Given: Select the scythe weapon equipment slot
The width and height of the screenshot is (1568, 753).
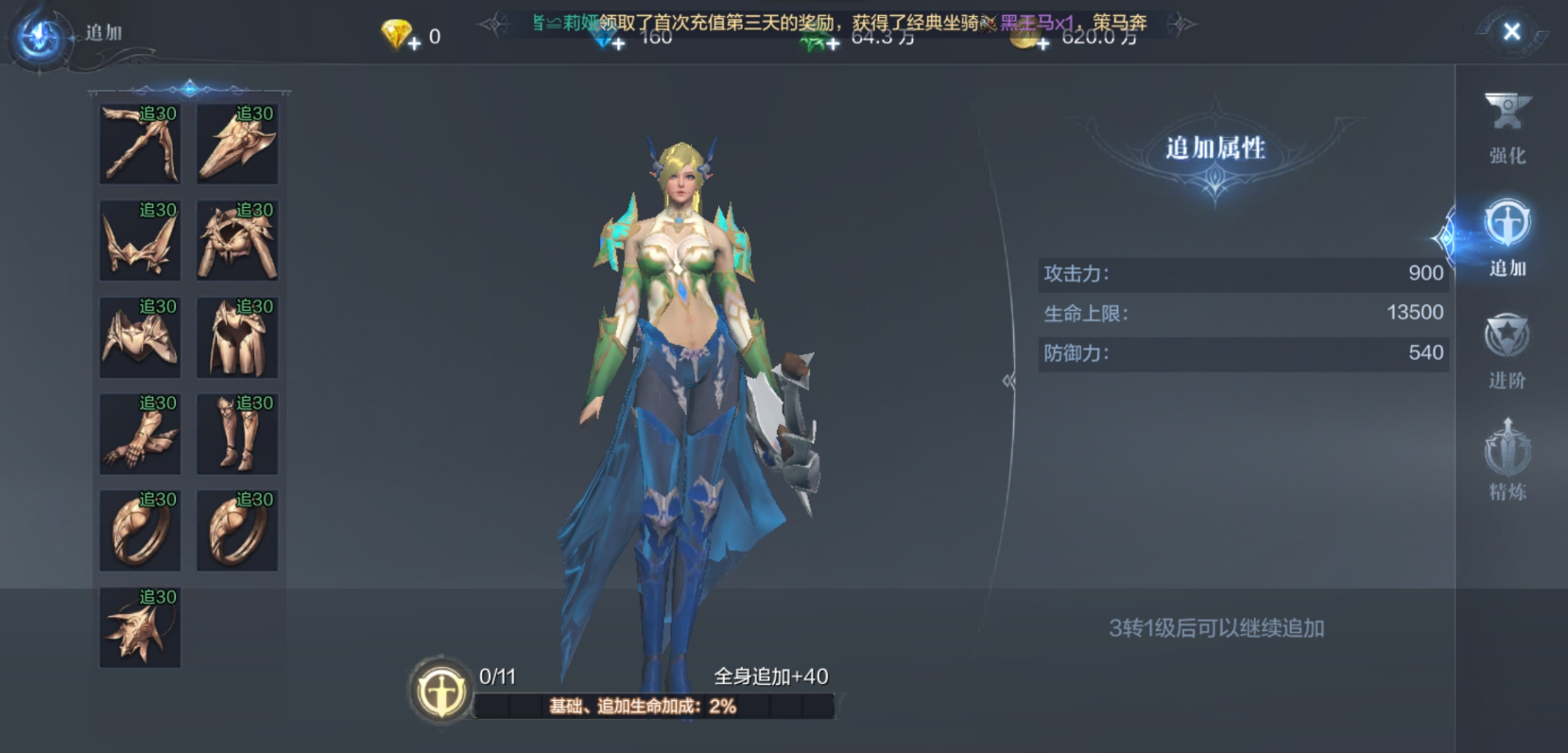Looking at the screenshot, I should coord(140,144).
